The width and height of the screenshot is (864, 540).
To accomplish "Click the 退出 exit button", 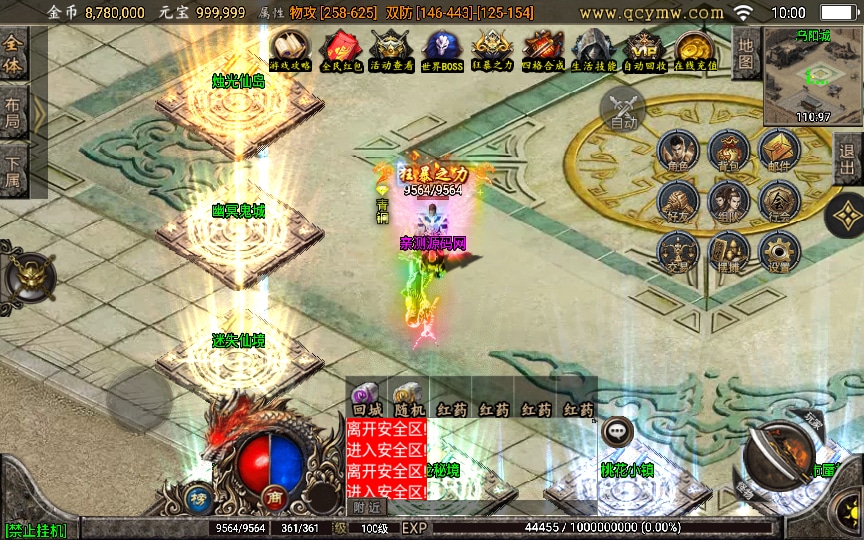I will pyautogui.click(x=848, y=158).
